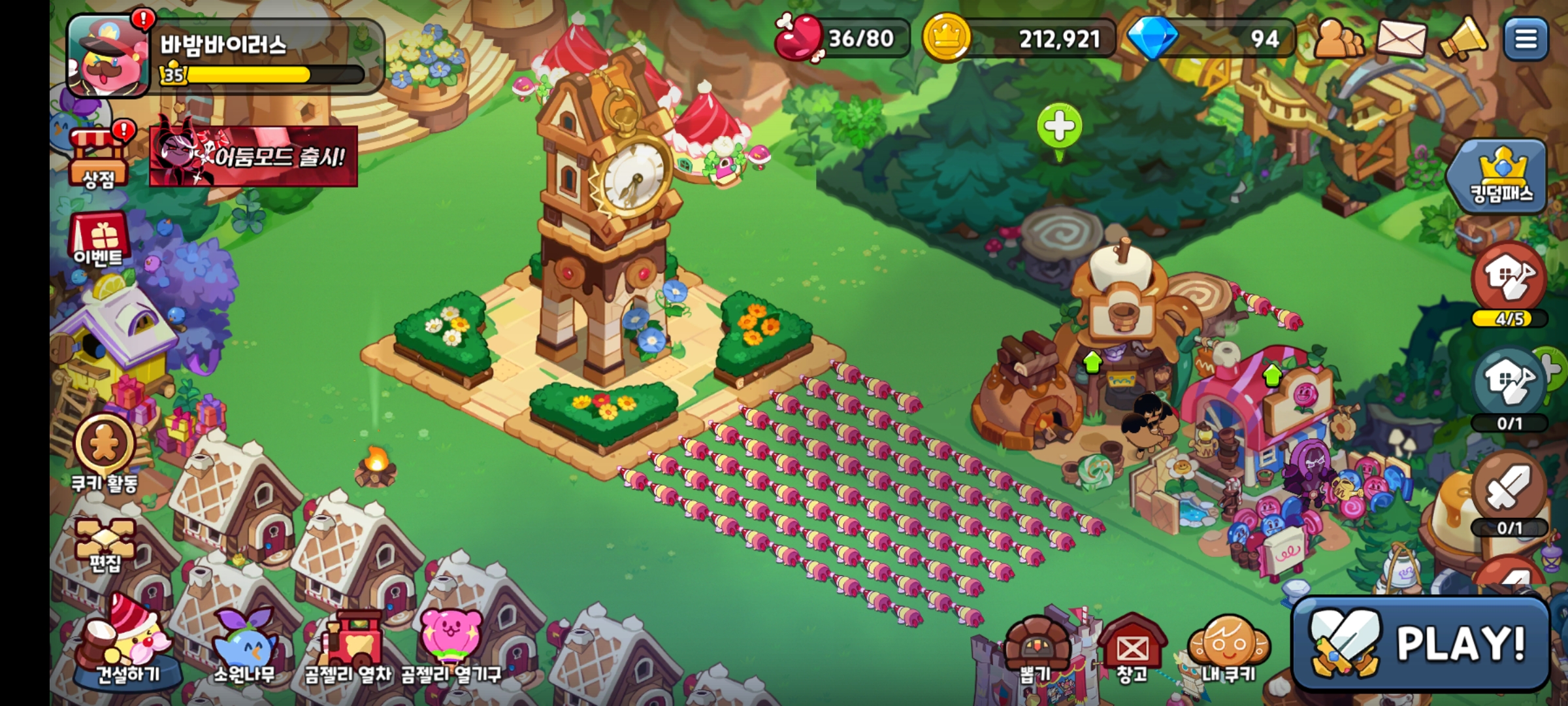Open the 건설하기 build menu
The image size is (1568, 706).
pyautogui.click(x=127, y=644)
